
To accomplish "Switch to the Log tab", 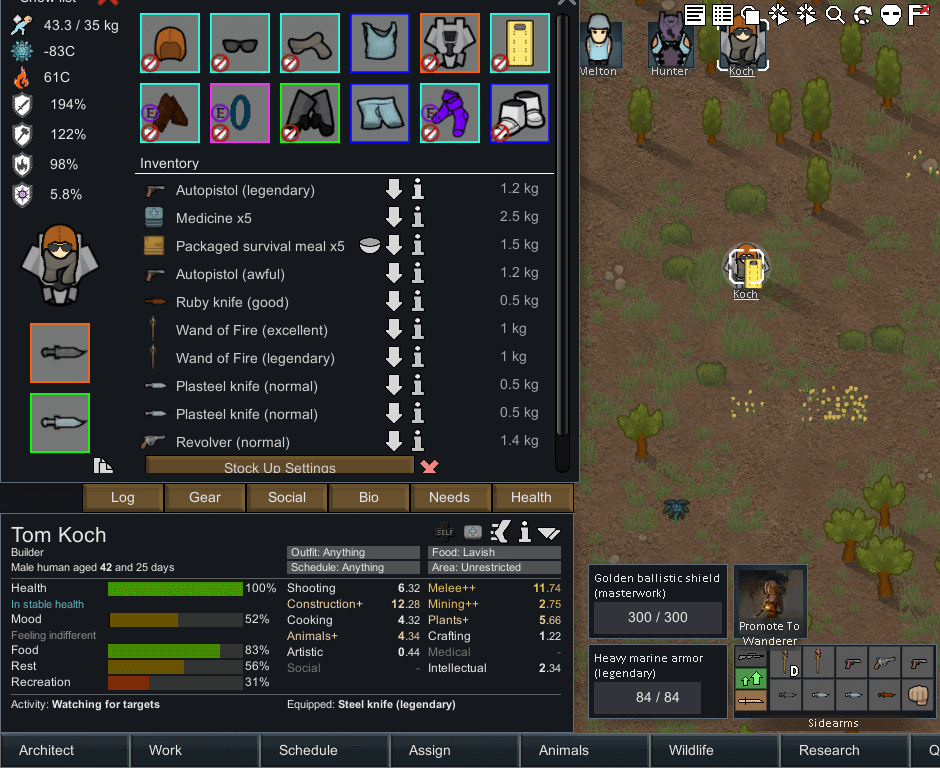I will click(x=122, y=497).
